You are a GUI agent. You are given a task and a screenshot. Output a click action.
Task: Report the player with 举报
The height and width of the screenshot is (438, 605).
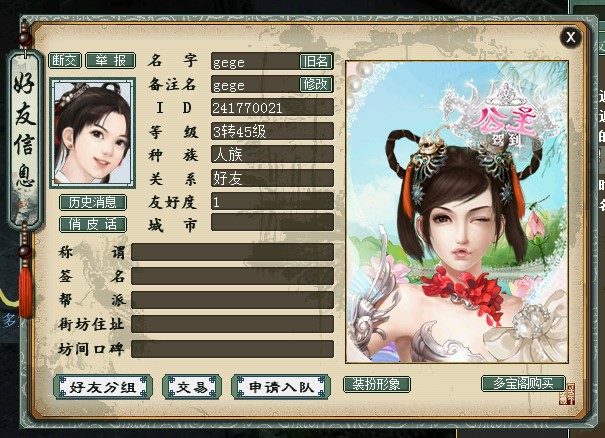[110, 60]
